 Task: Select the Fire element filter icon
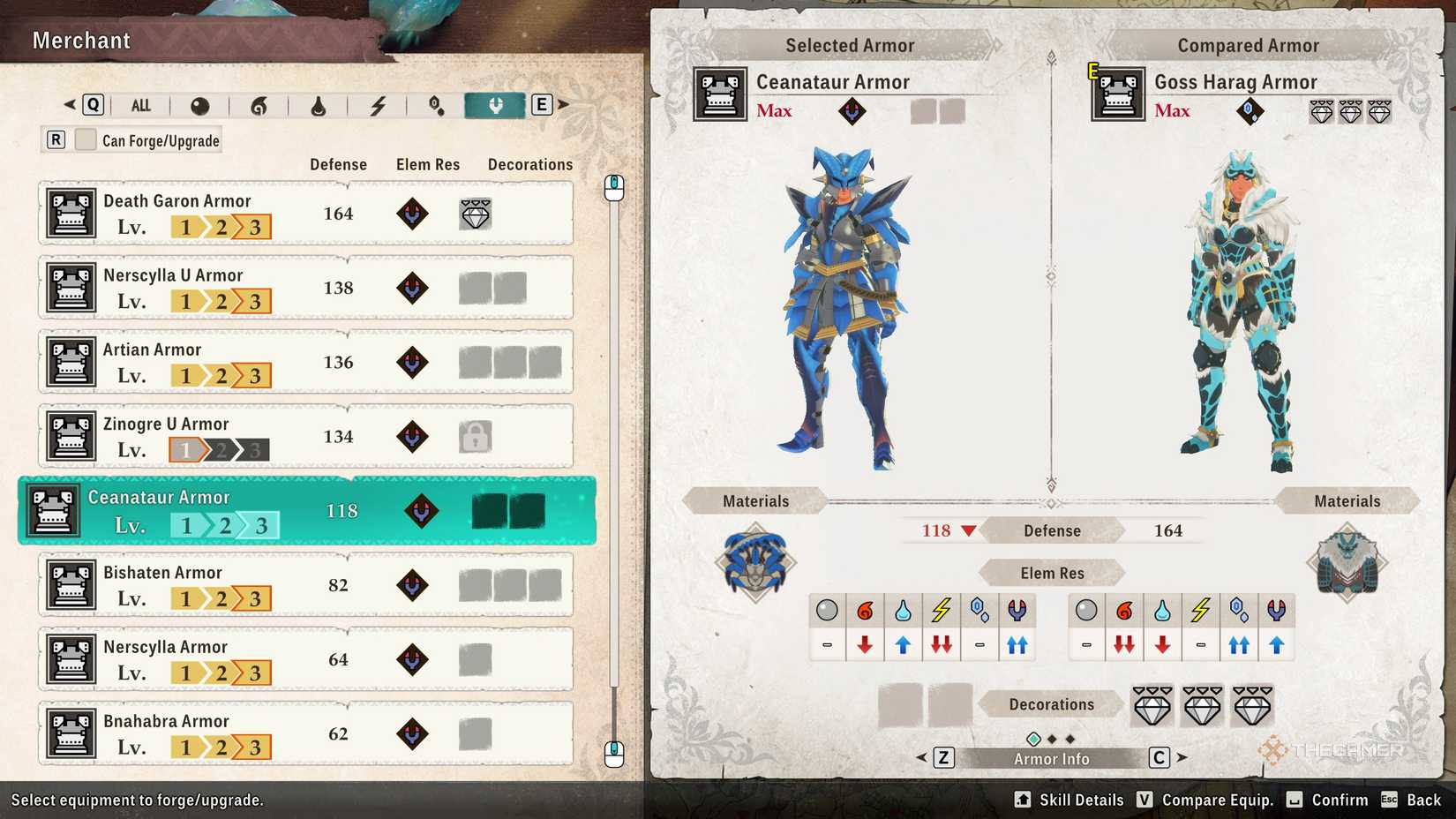tap(259, 104)
